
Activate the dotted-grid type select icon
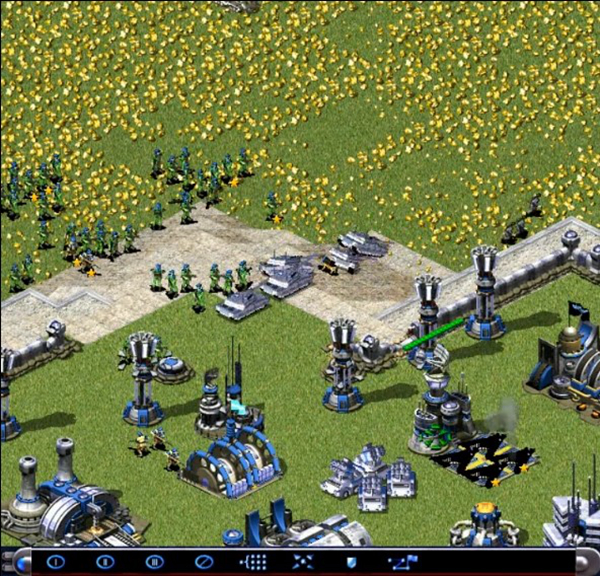253,561
